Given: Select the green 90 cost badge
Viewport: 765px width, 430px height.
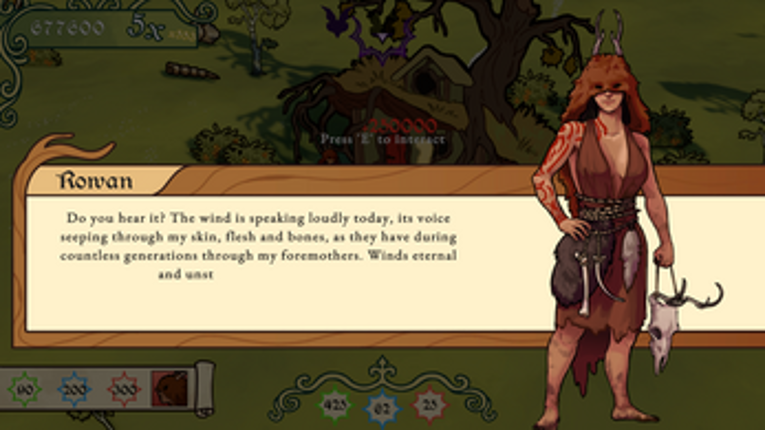Looking at the screenshot, I should click(24, 388).
